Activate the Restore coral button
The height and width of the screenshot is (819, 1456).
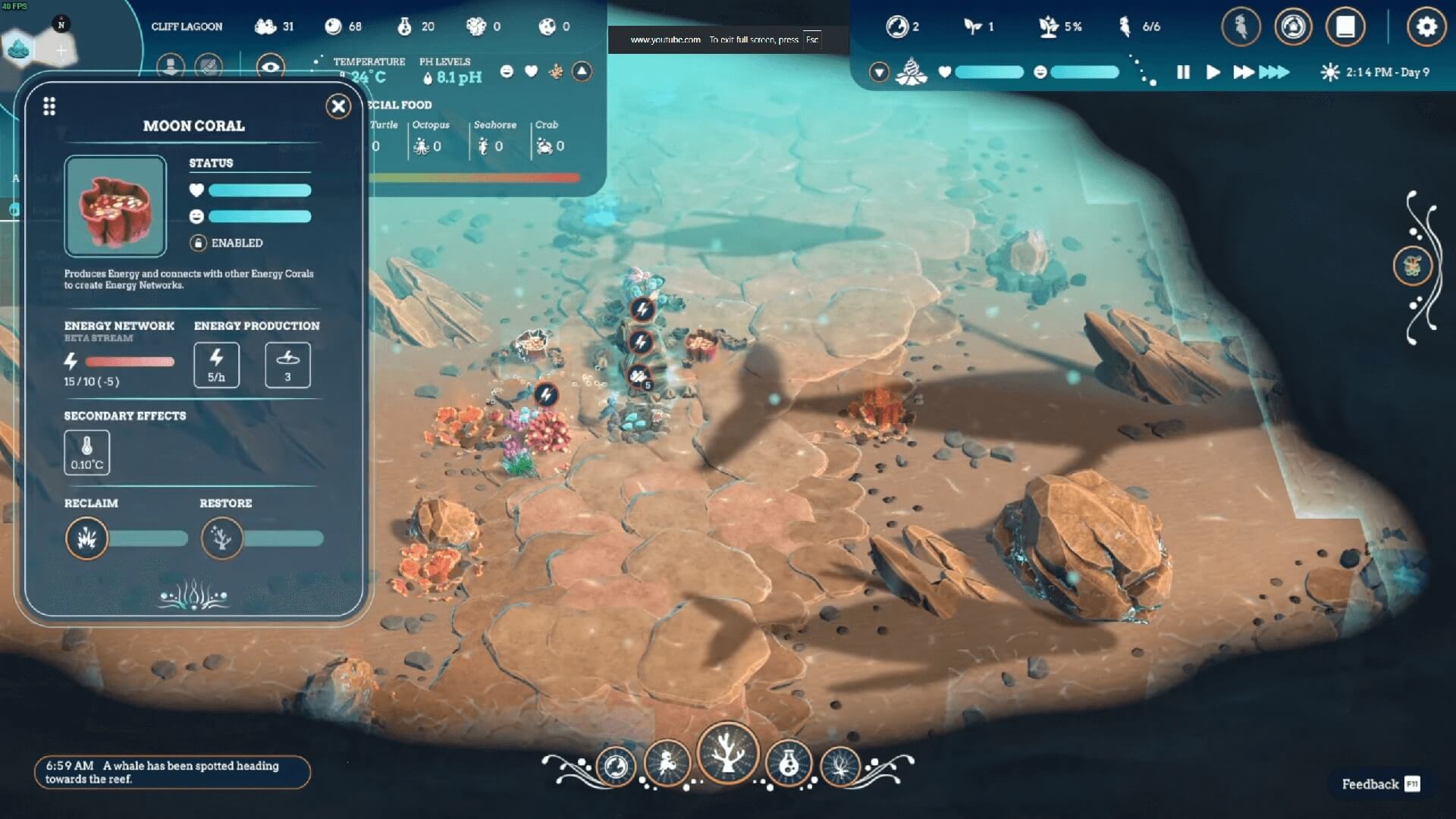pos(221,538)
